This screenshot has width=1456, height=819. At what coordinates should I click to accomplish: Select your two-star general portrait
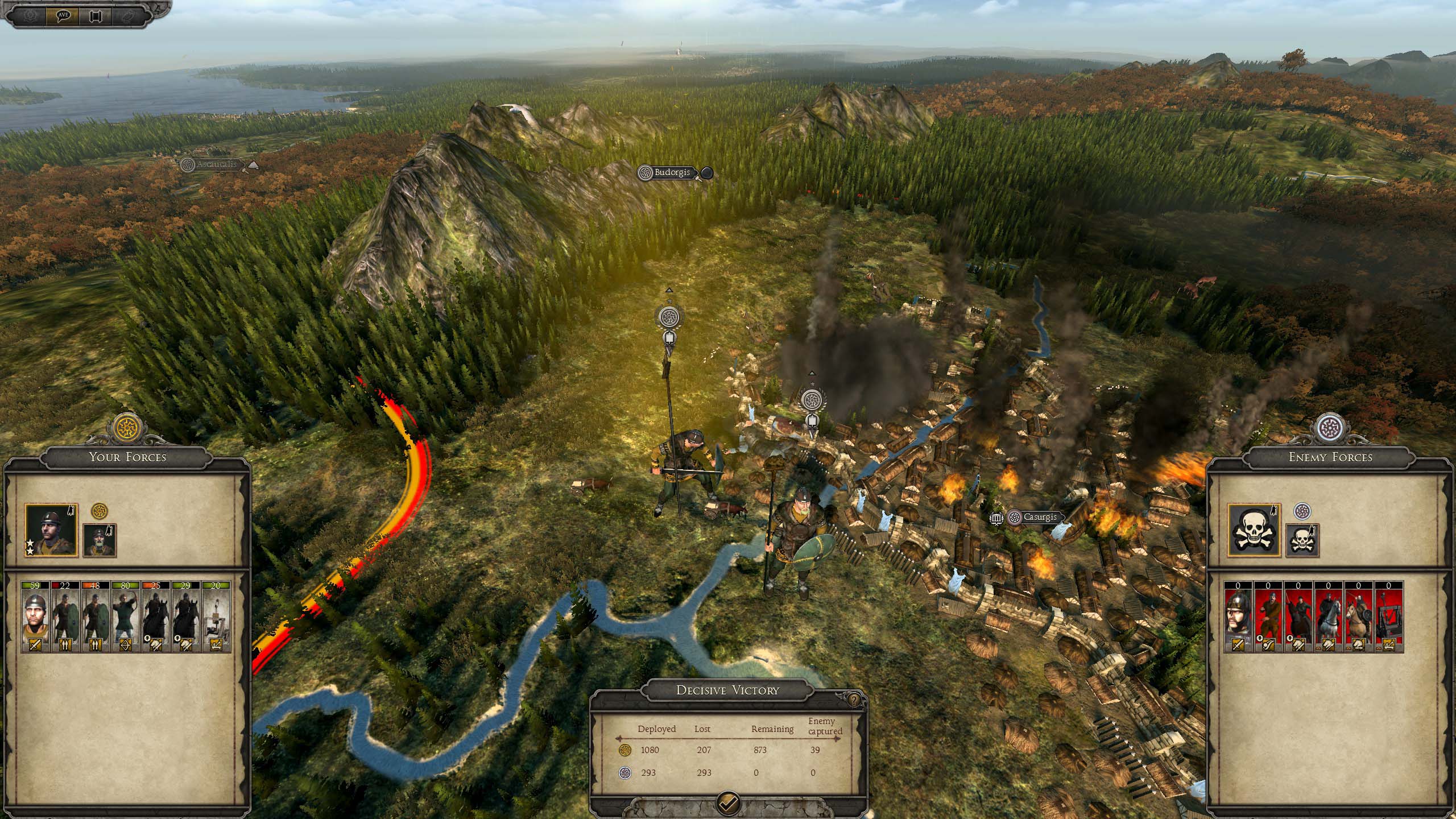point(51,530)
